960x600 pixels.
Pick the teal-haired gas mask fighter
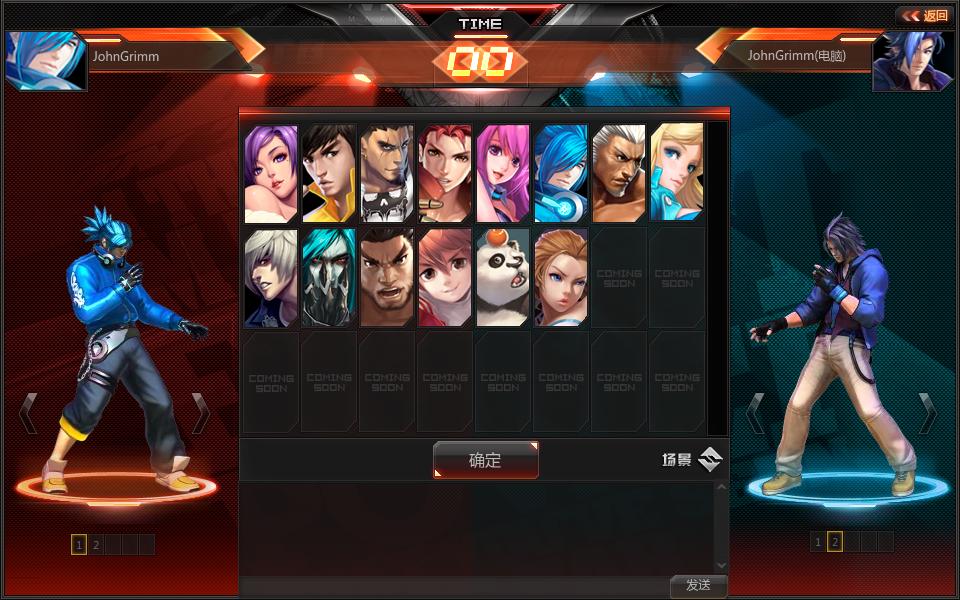(329, 278)
